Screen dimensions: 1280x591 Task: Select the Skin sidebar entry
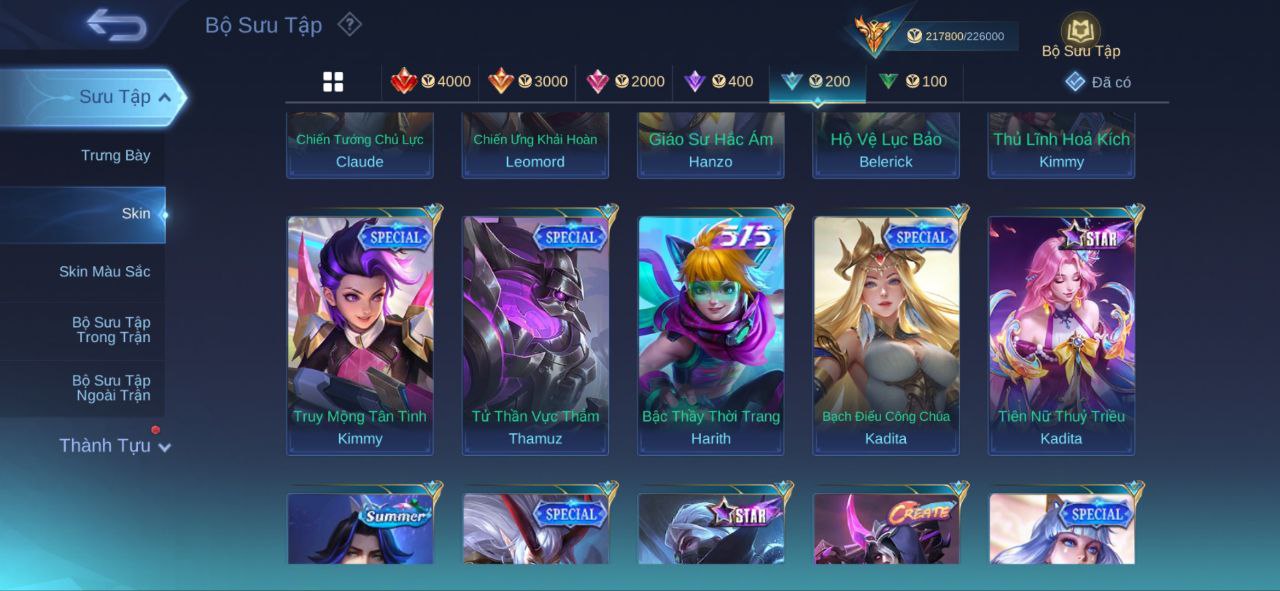tap(135, 213)
